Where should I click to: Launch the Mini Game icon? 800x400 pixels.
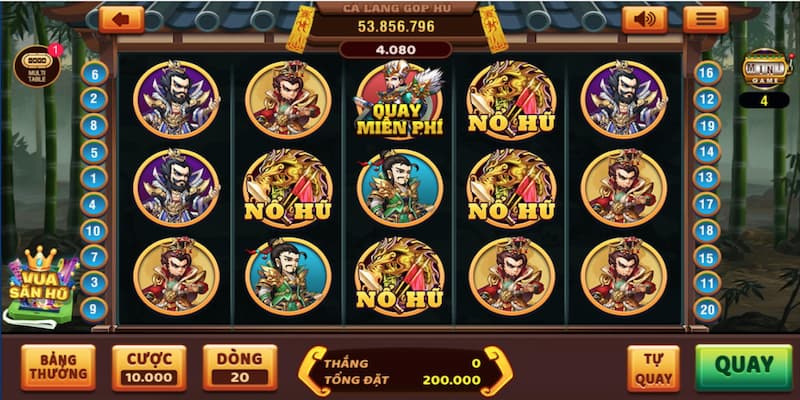point(764,68)
